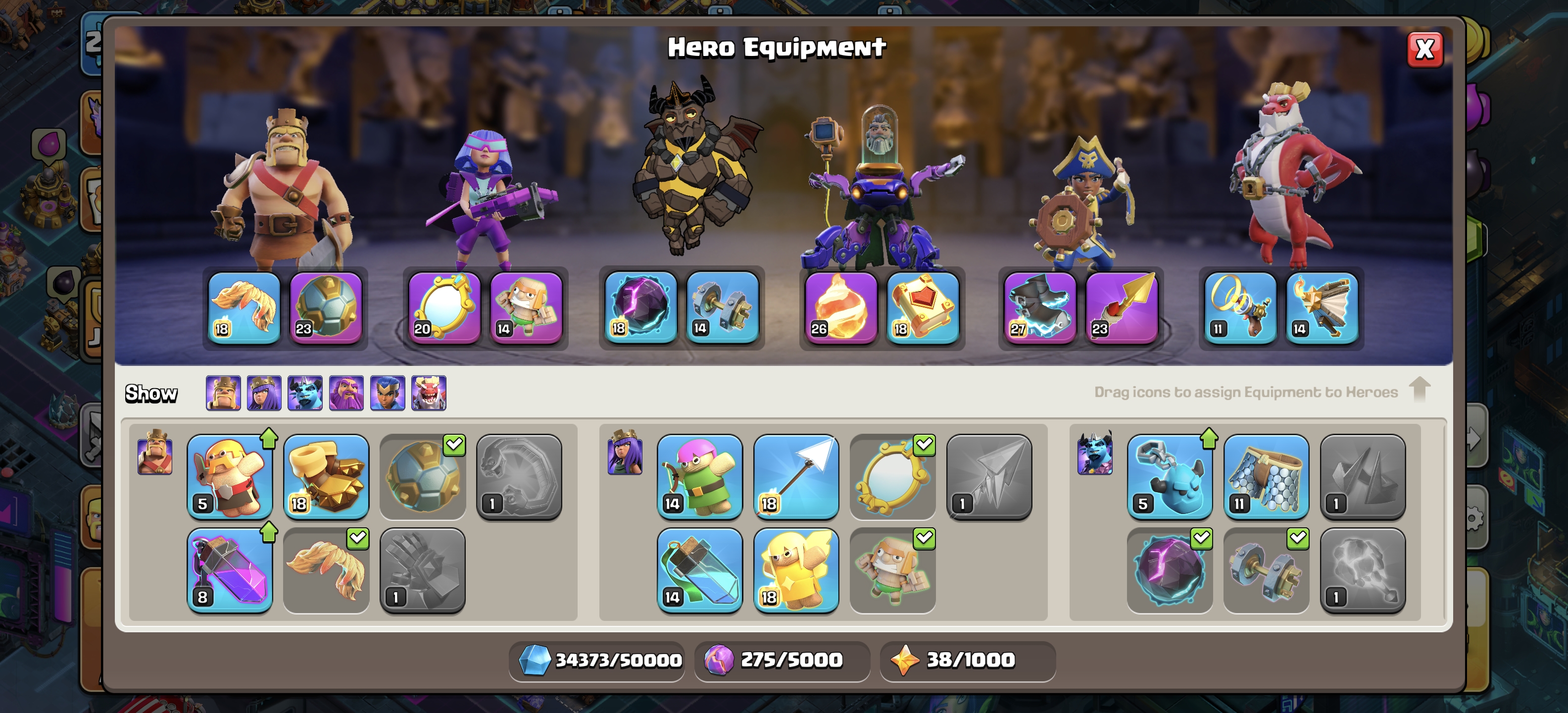Screen dimensions: 1568x713
Task: Show only Barbarian King equipment
Action: [223, 393]
